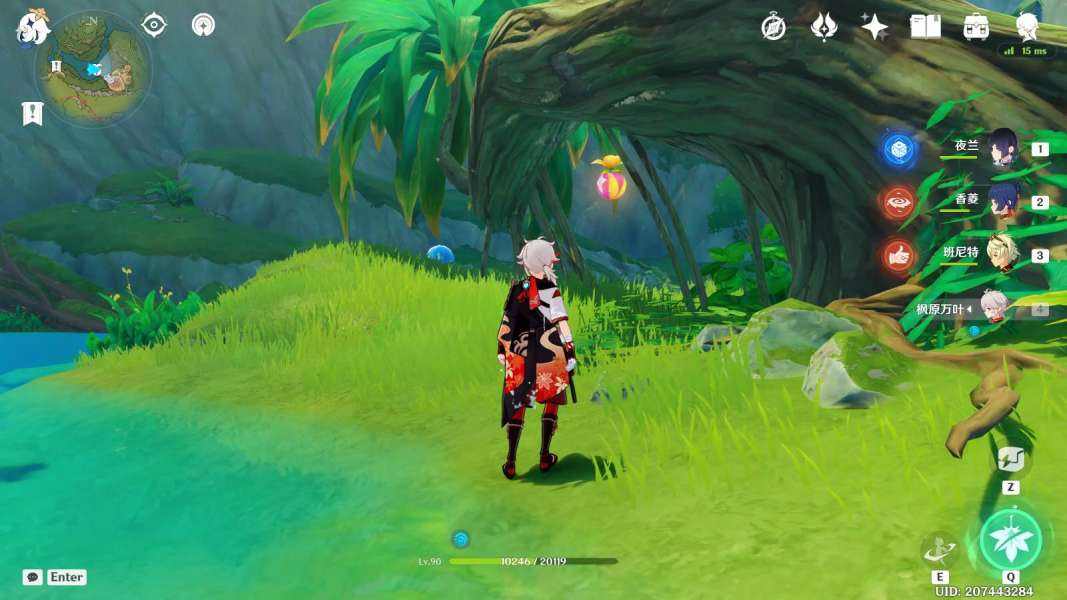Open the character screen icon
This screenshot has height=600, width=1067.
[1027, 25]
